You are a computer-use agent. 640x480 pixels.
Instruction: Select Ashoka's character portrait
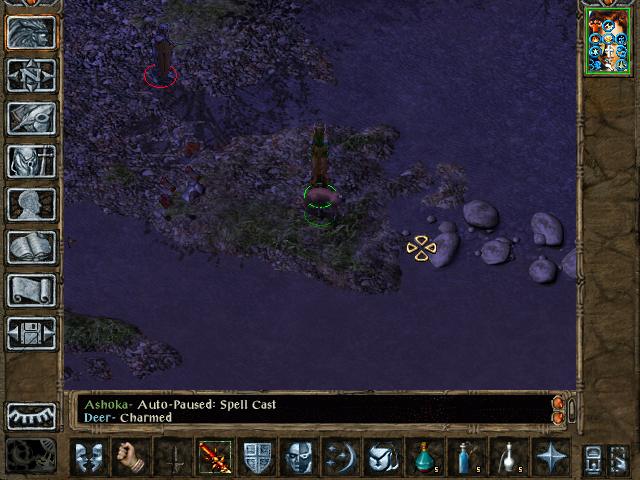coord(608,41)
